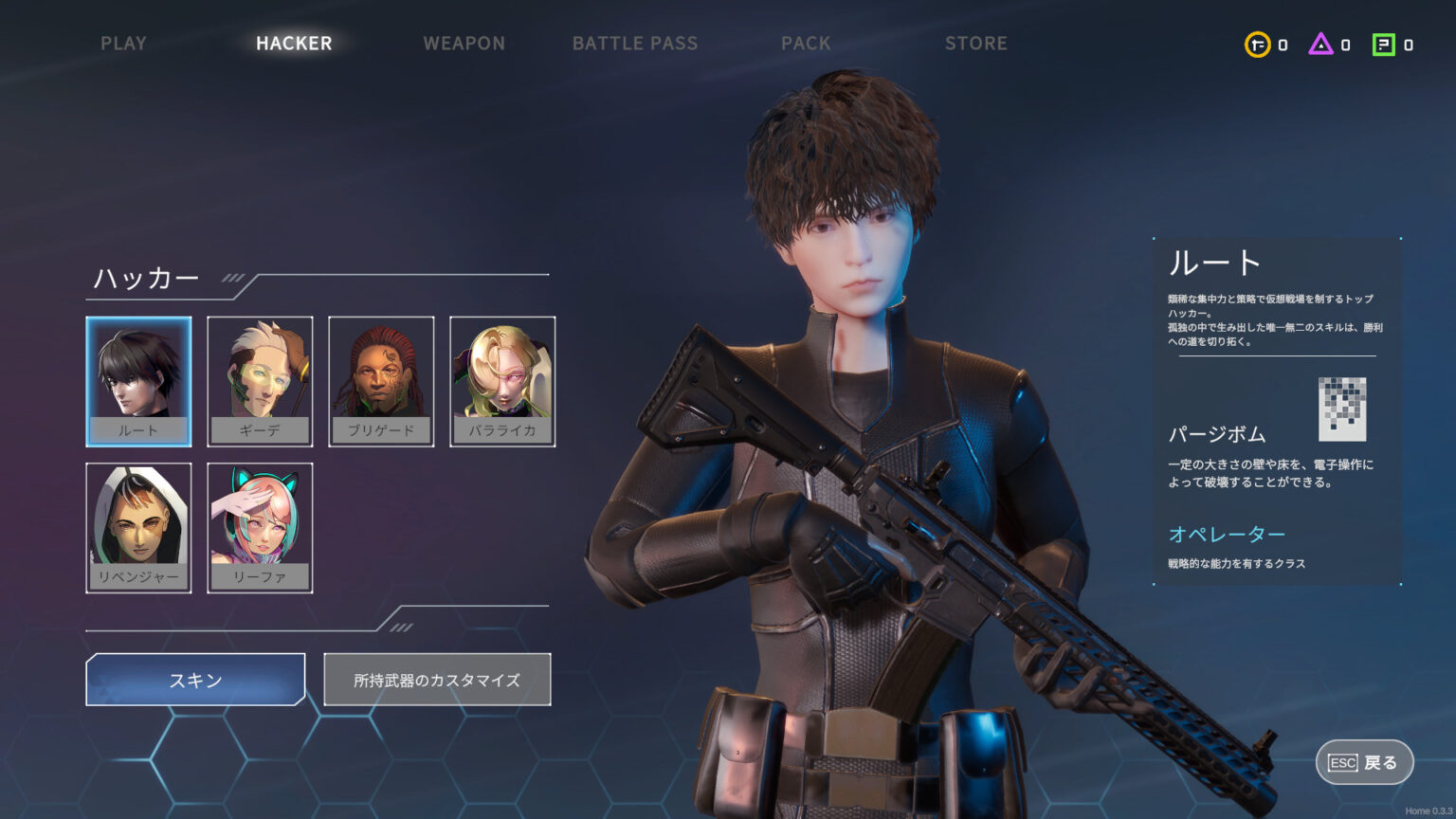Select the HACKER tab
Viewport: 1456px width, 819px height.
click(x=294, y=44)
